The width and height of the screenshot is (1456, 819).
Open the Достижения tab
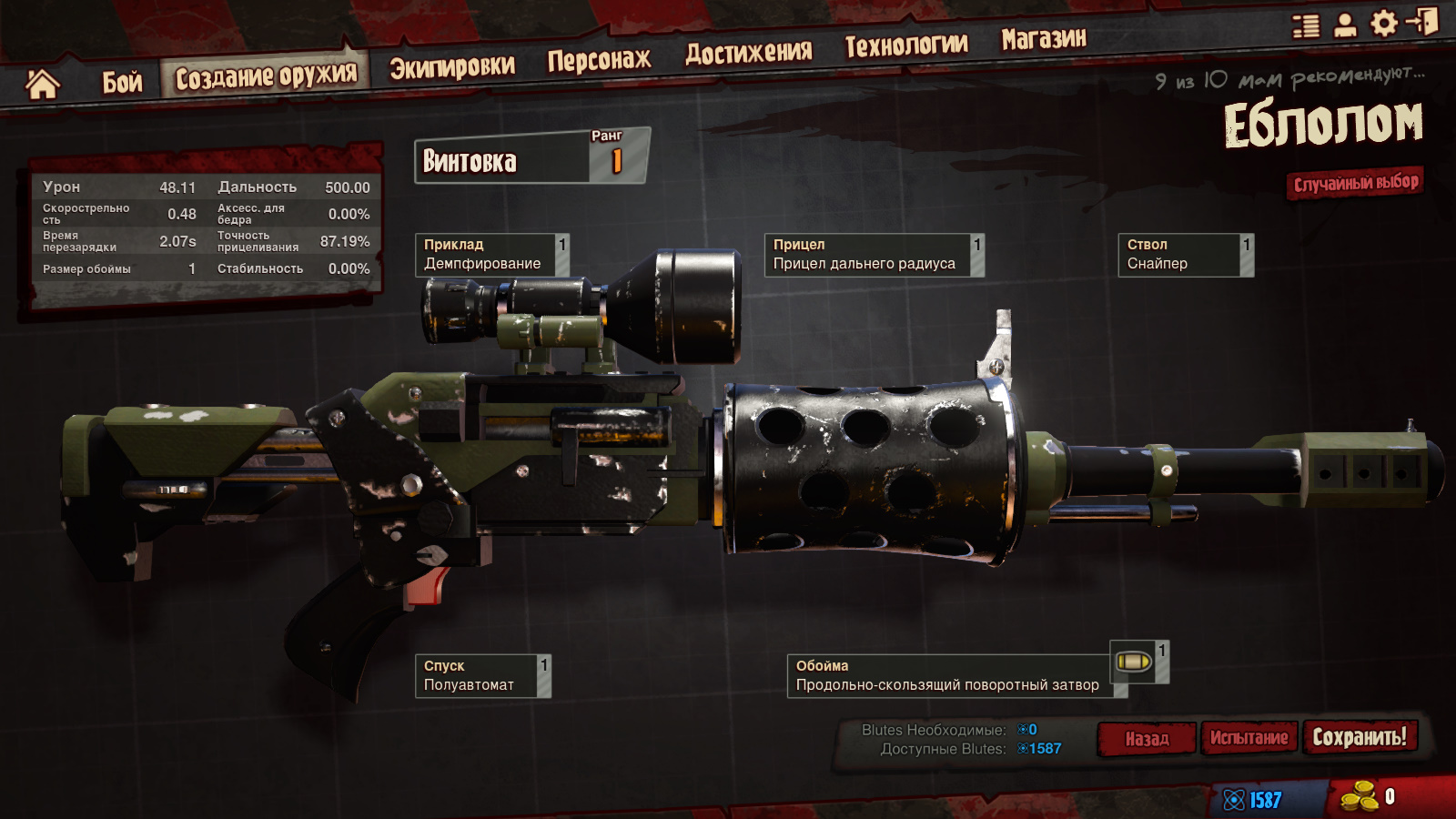(x=748, y=53)
